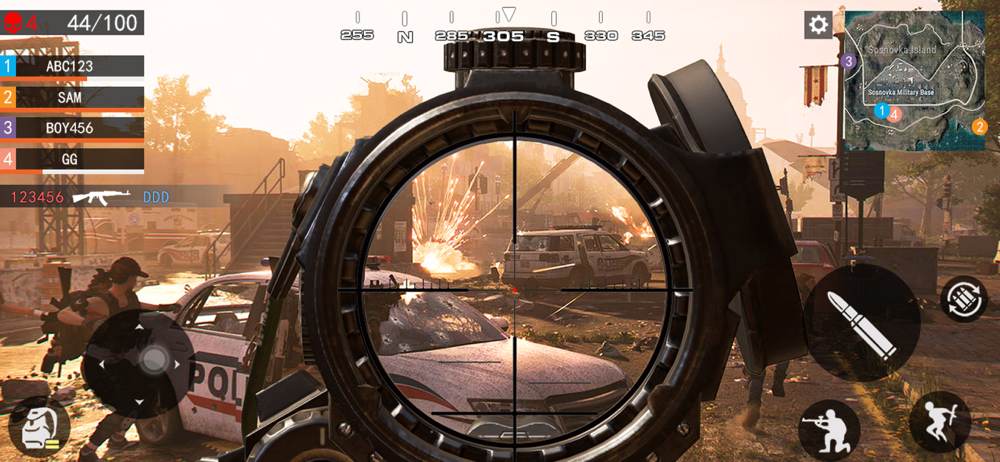The height and width of the screenshot is (462, 1000).
Task: Open the gear settings menu
Action: point(818,25)
